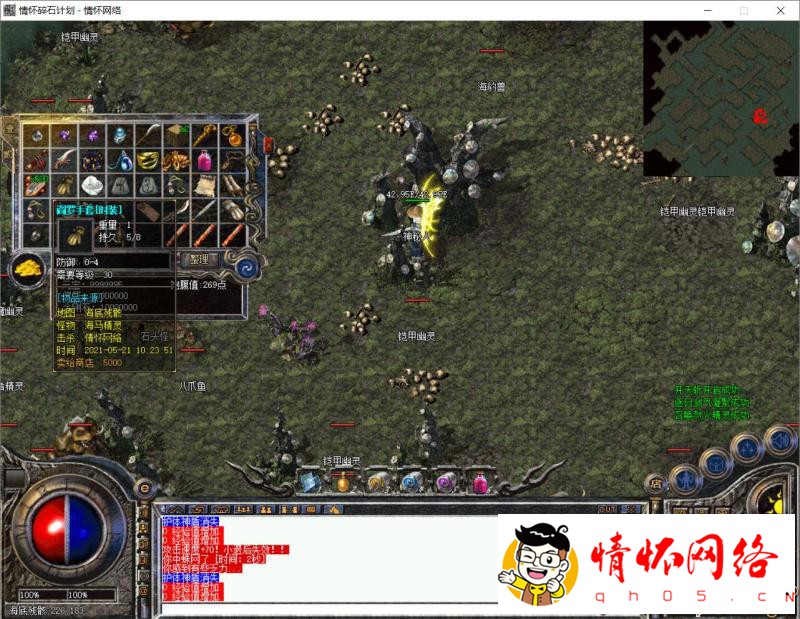Click the round 'e' button by the health orb
Image resolution: width=800 pixels, height=619 pixels.
click(145, 488)
